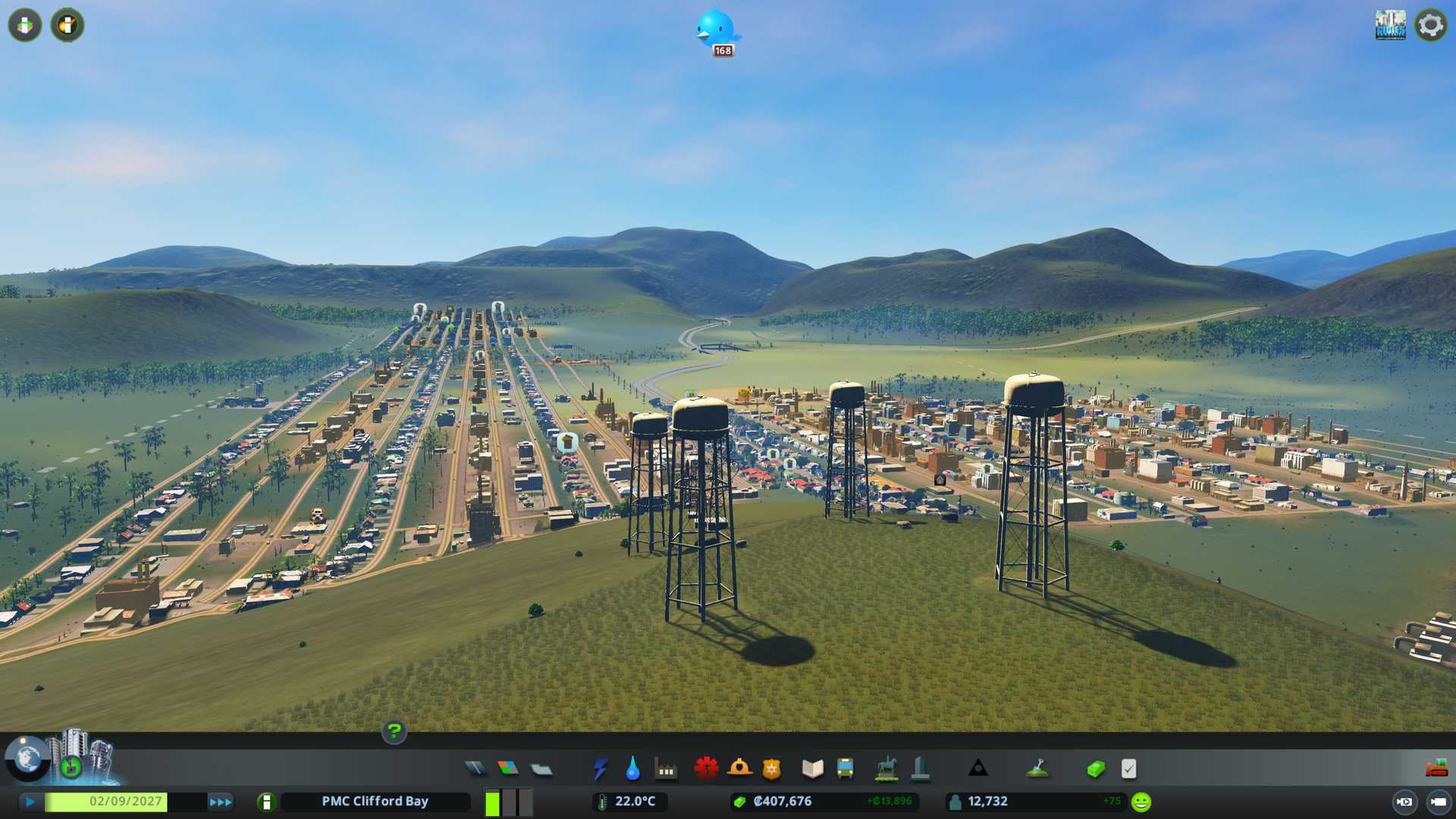Choose the Parks statue menu
The image size is (1456, 819).
click(x=886, y=769)
